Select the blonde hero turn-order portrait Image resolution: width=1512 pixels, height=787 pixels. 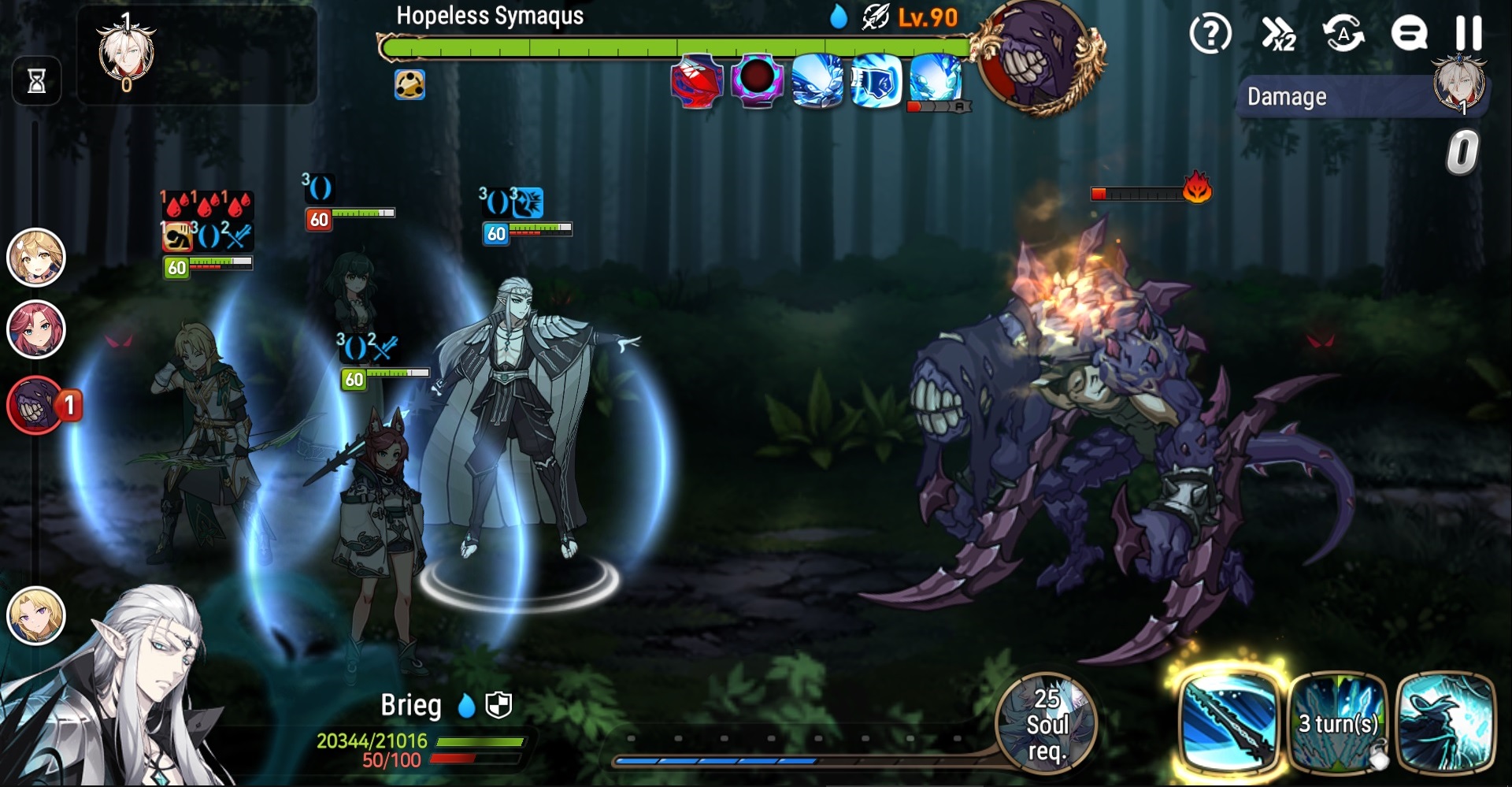(x=36, y=257)
